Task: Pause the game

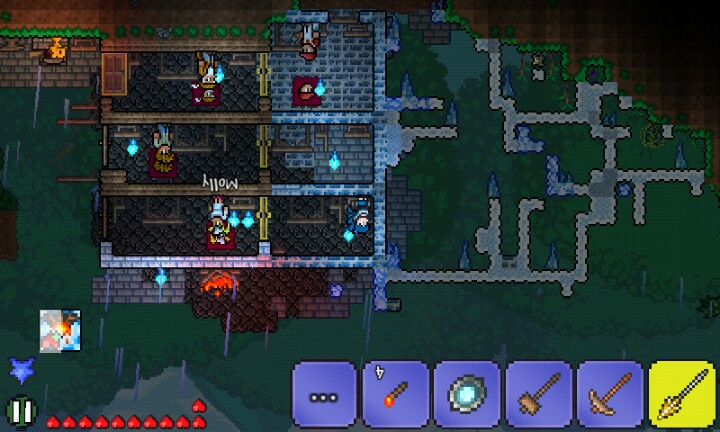Action: click(19, 410)
